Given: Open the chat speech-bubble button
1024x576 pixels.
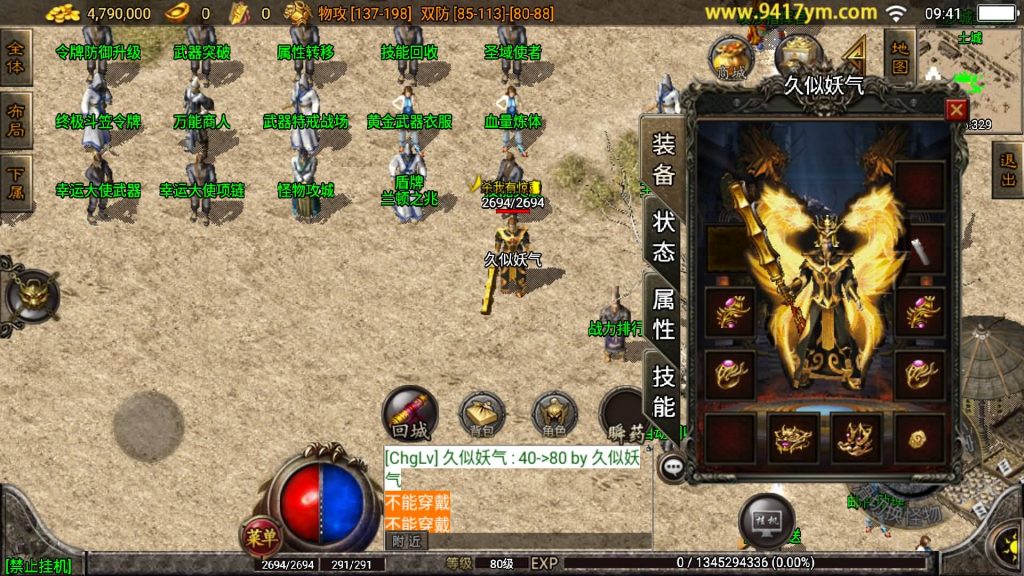Looking at the screenshot, I should click(x=672, y=466).
